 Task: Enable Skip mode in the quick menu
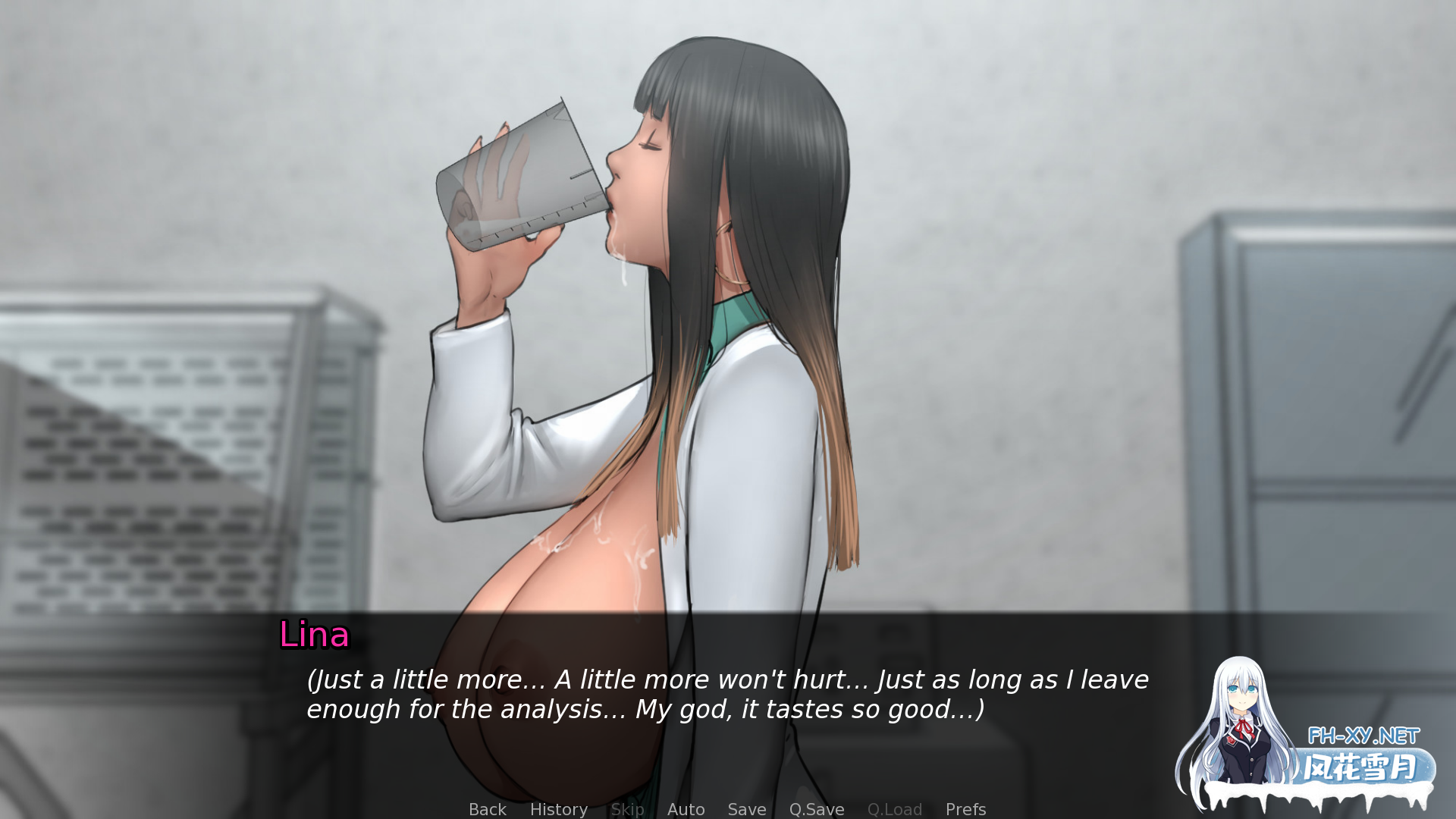(627, 809)
